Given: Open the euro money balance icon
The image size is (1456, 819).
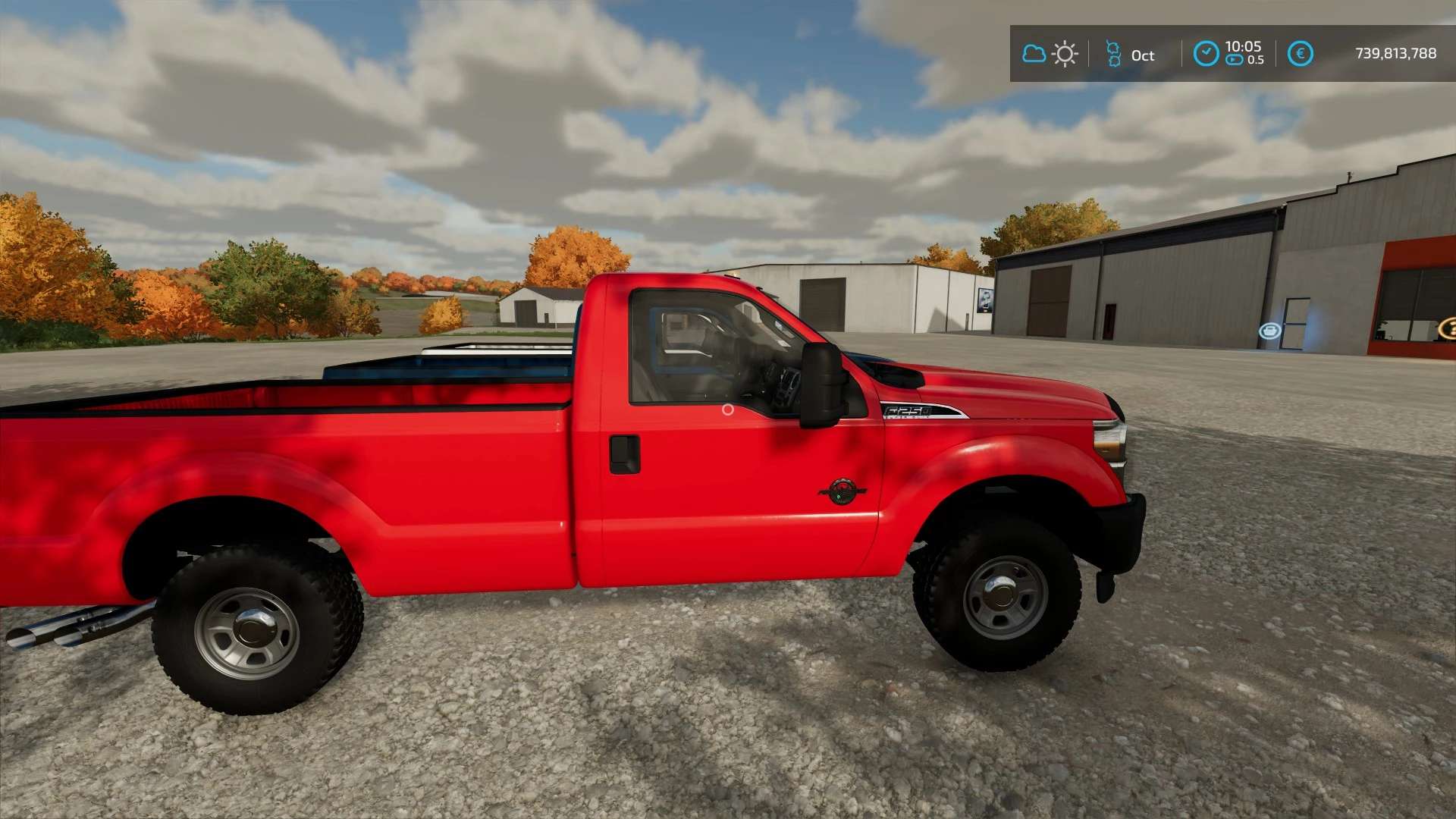Looking at the screenshot, I should [x=1300, y=54].
